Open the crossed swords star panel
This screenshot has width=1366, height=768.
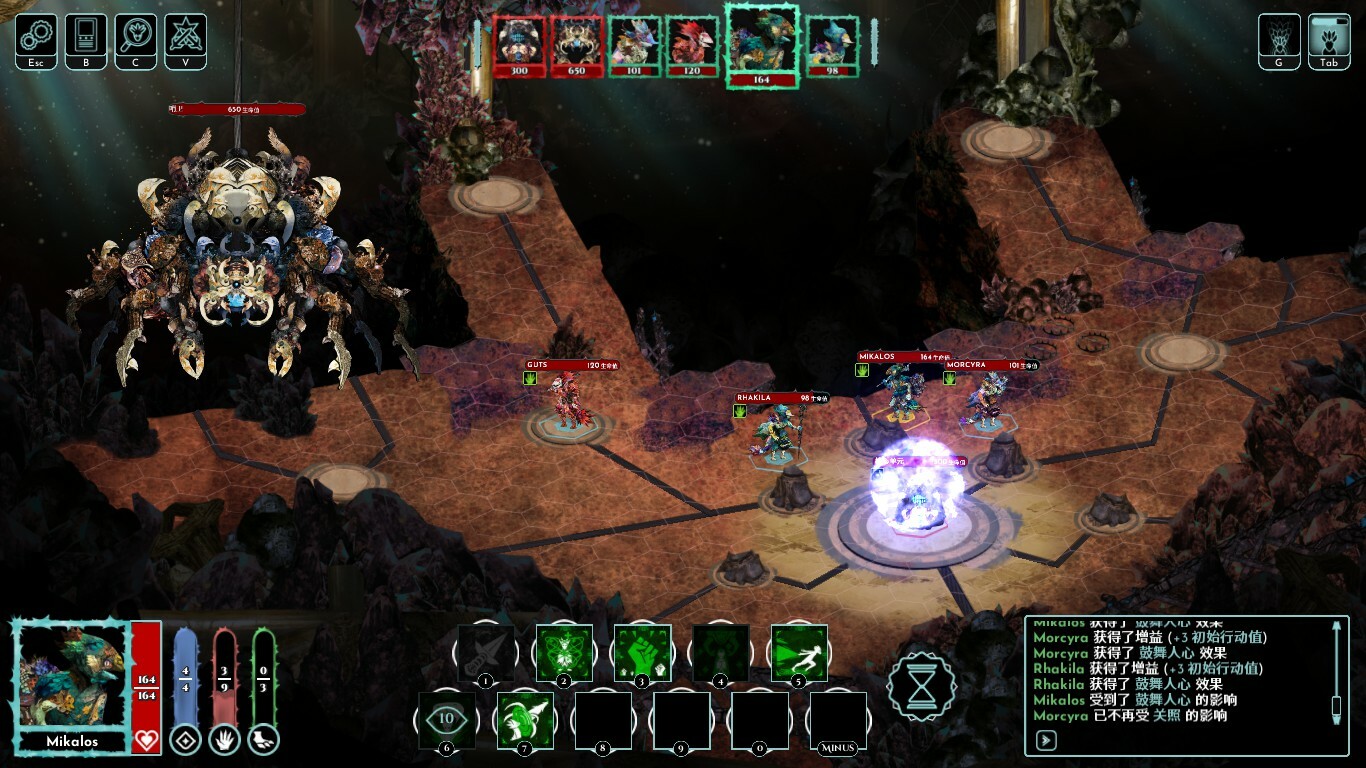(186, 37)
